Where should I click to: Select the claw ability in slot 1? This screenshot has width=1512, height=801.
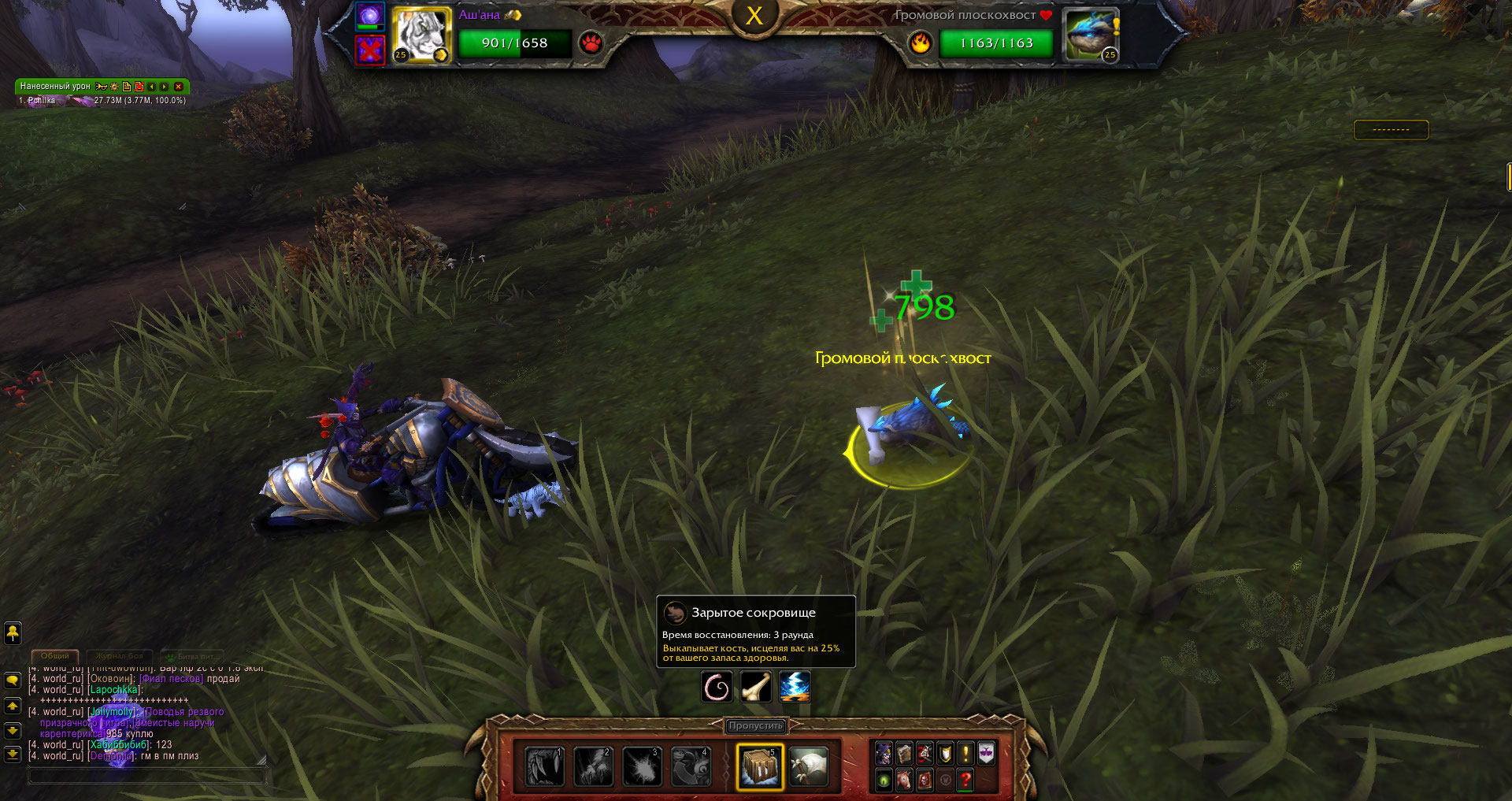[544, 766]
